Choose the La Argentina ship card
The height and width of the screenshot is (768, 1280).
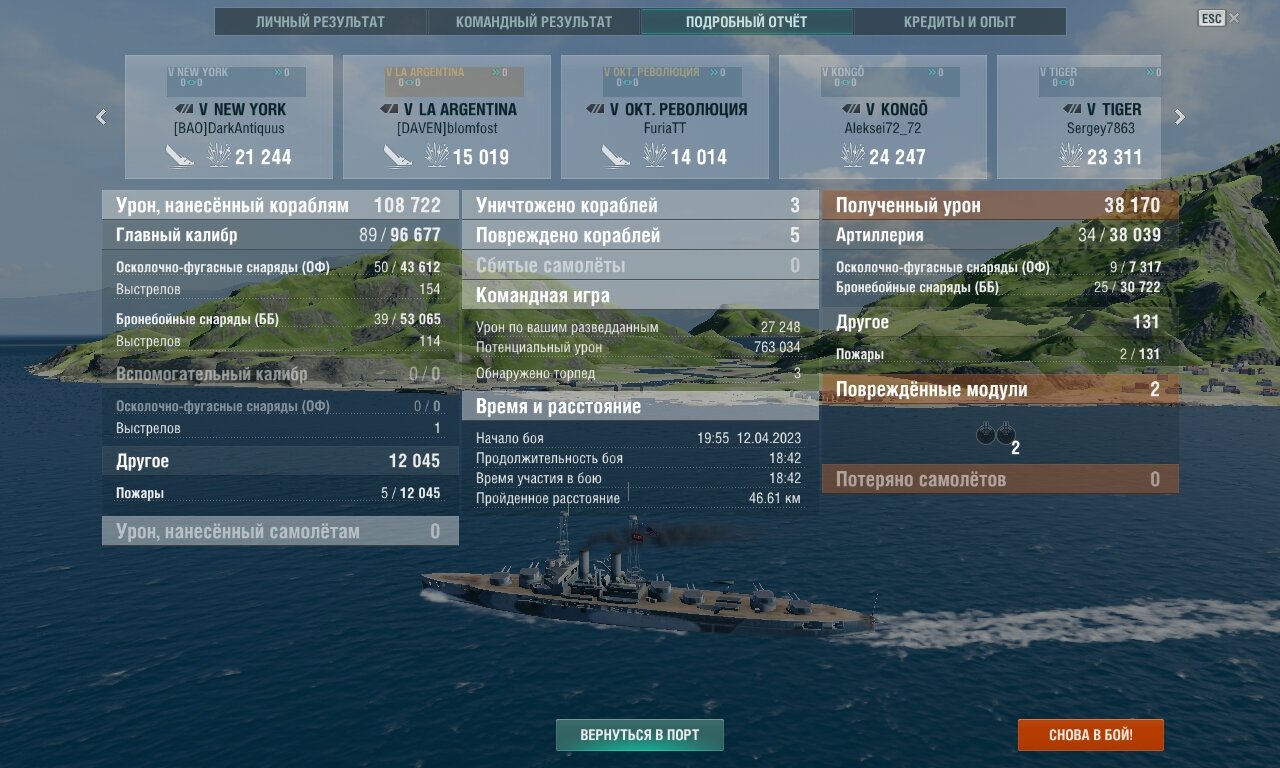pyautogui.click(x=447, y=117)
